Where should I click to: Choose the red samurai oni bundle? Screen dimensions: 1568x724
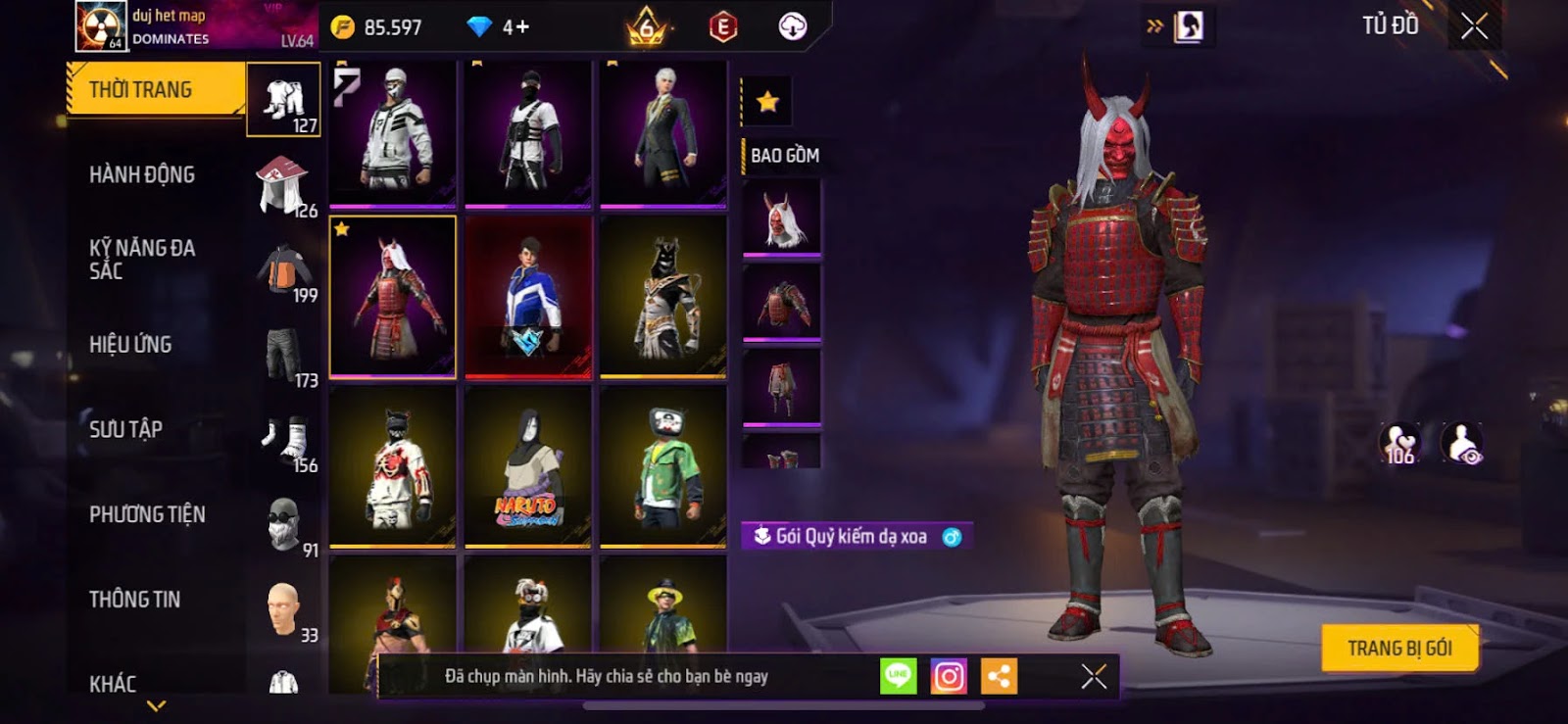point(393,296)
